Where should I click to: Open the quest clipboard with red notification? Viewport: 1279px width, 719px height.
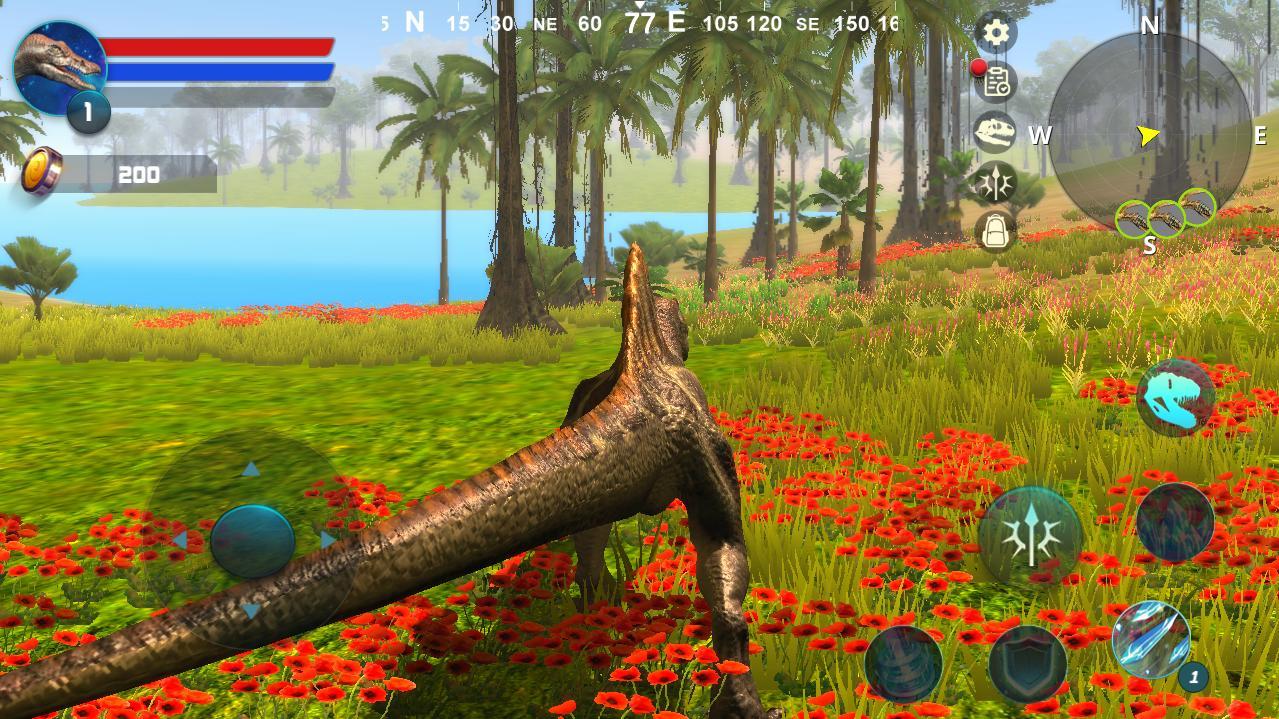(x=996, y=83)
